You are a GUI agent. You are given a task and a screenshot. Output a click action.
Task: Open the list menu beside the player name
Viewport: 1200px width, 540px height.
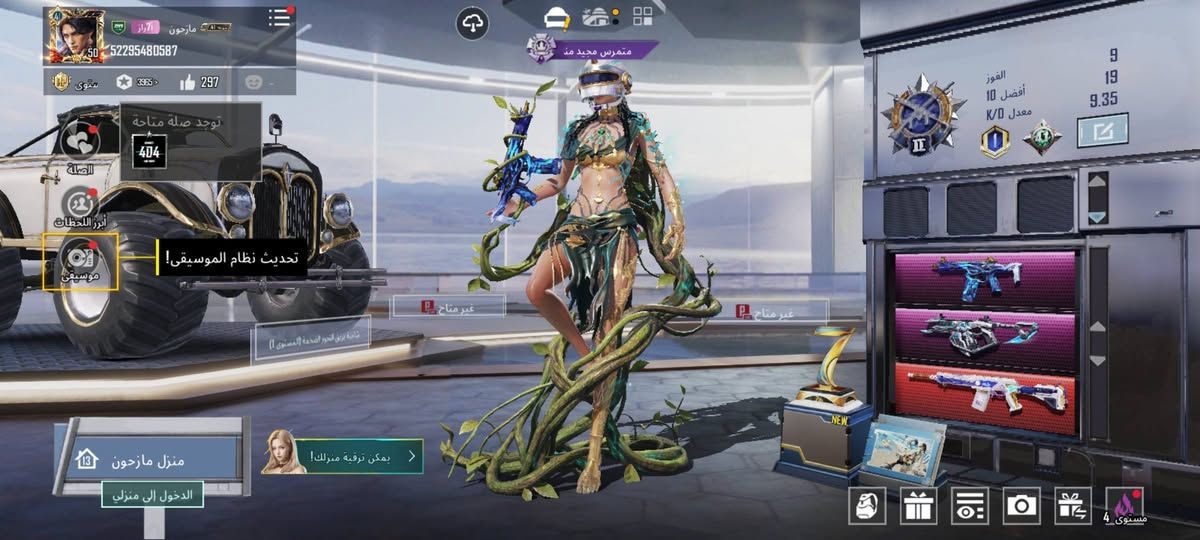point(280,18)
